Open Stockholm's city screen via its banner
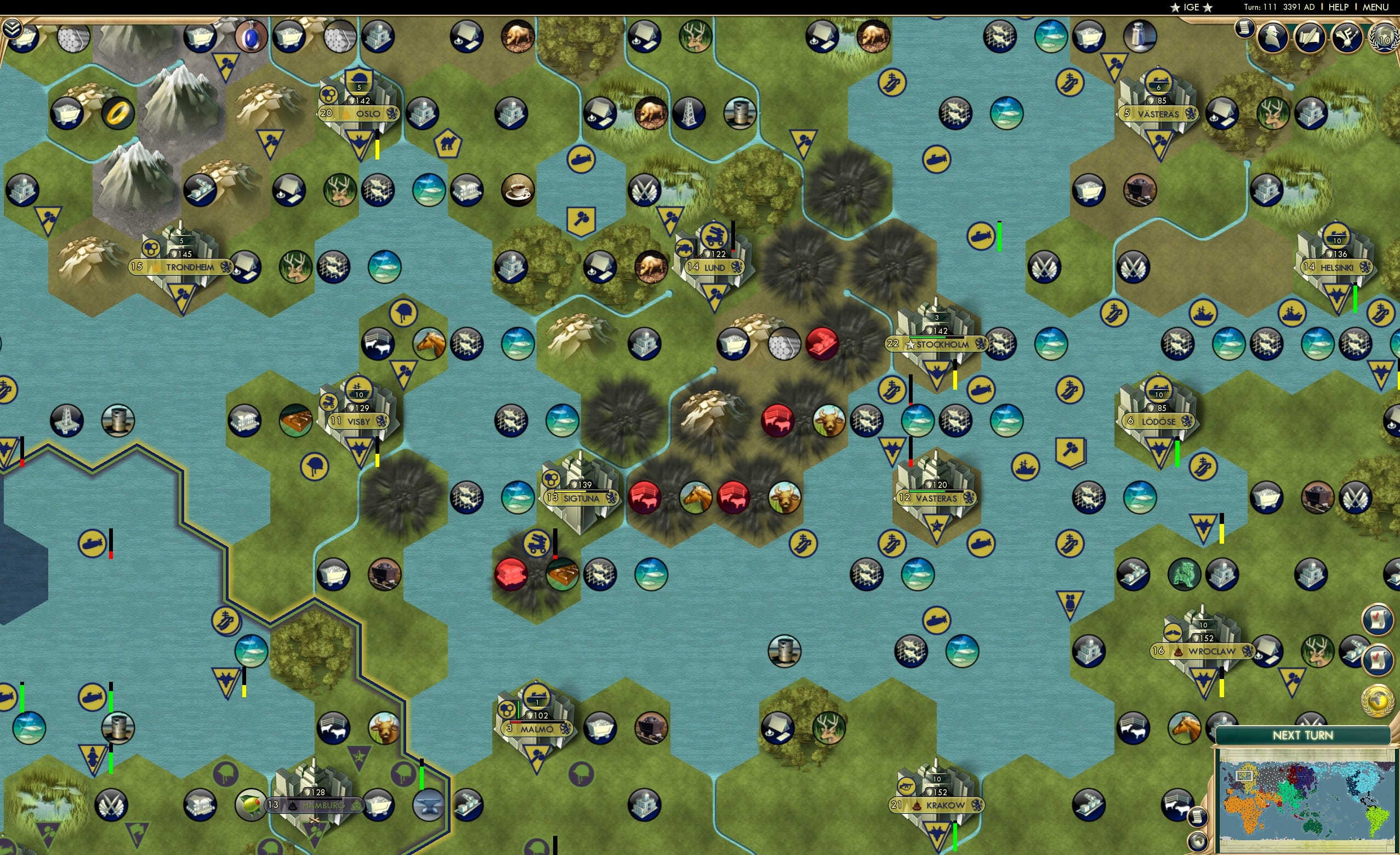1400x855 pixels. 935,344
